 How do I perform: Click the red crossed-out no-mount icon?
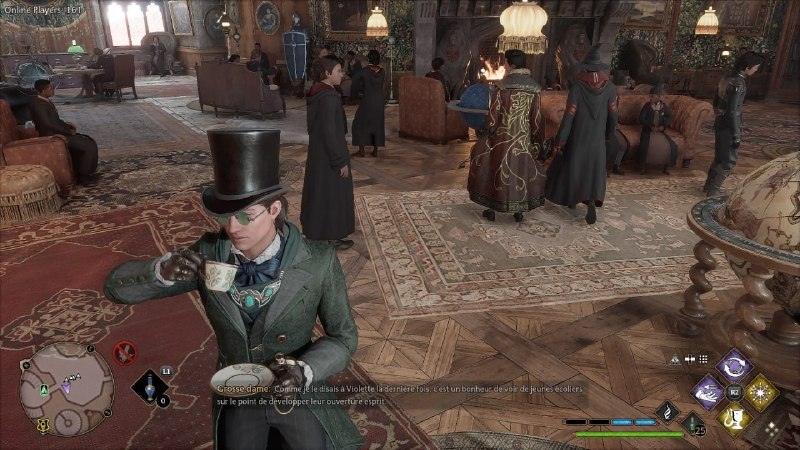click(125, 352)
